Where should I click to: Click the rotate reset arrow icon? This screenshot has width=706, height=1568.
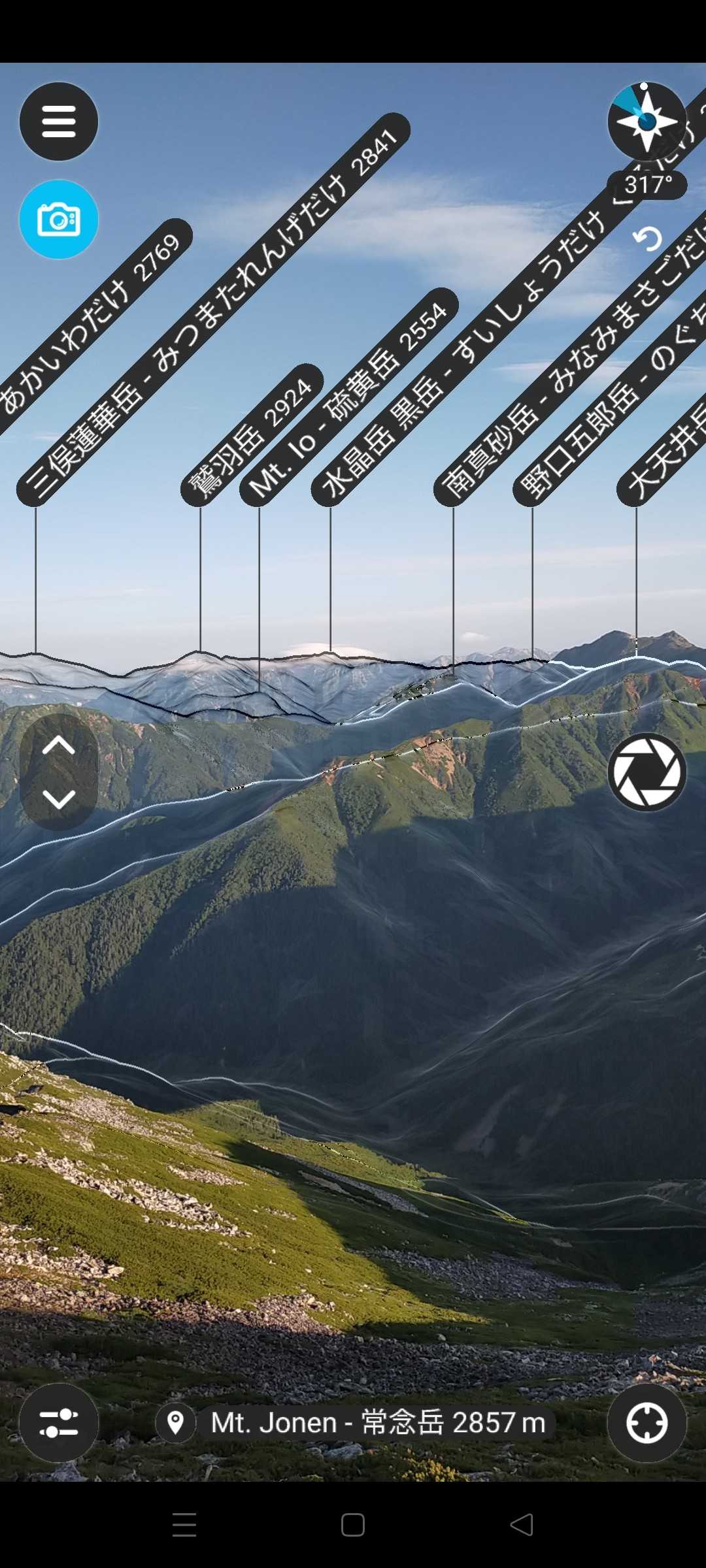(x=648, y=239)
